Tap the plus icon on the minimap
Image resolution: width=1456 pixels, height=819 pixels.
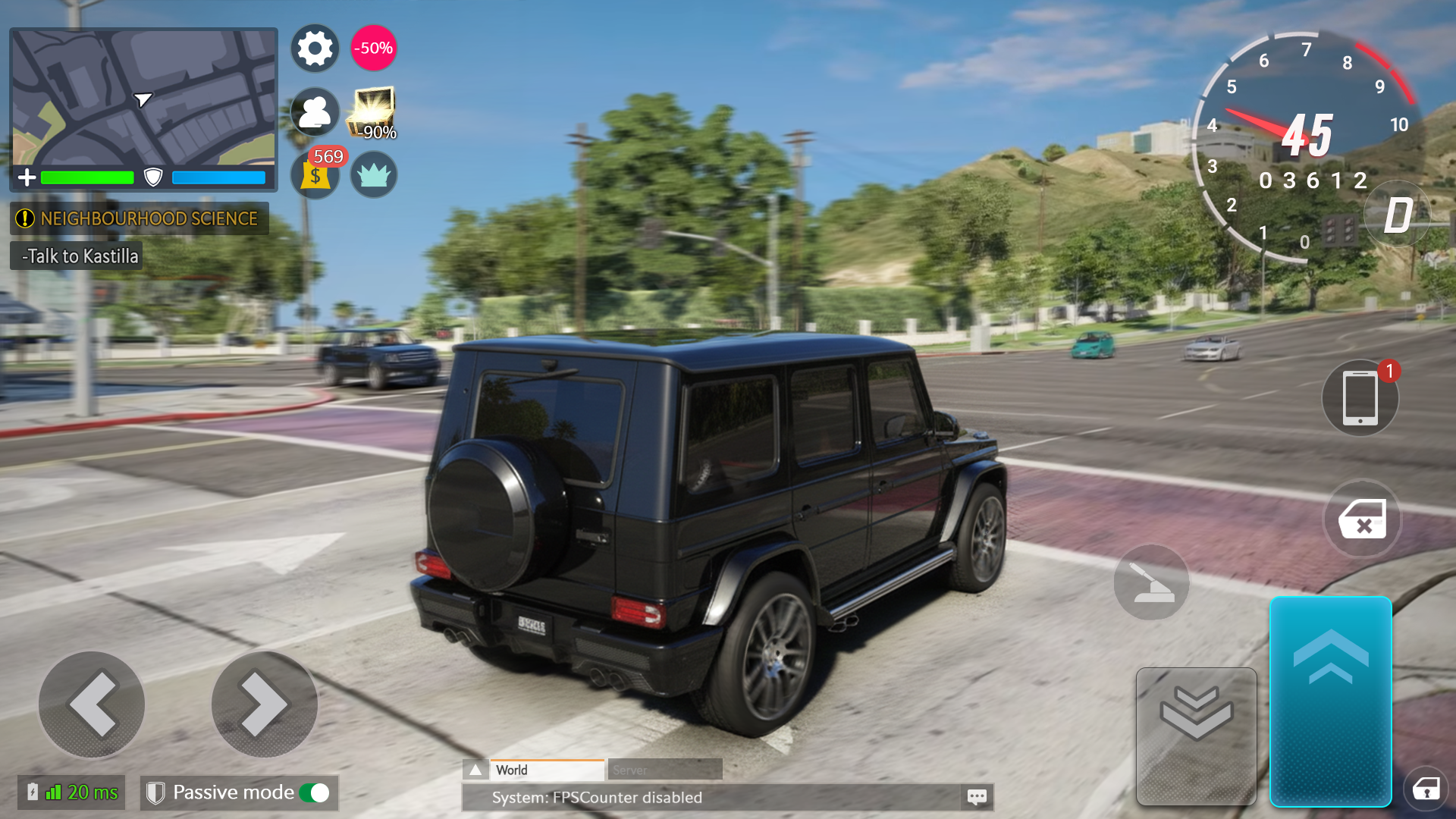tap(27, 177)
